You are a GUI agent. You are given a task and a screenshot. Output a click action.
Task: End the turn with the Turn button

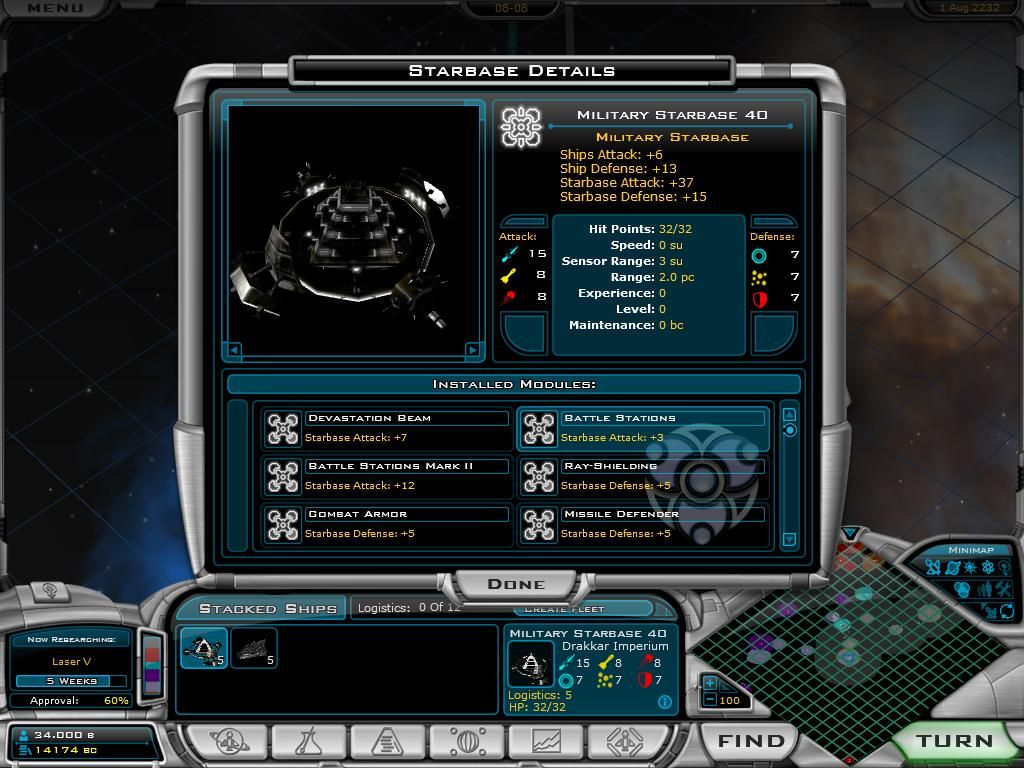954,741
